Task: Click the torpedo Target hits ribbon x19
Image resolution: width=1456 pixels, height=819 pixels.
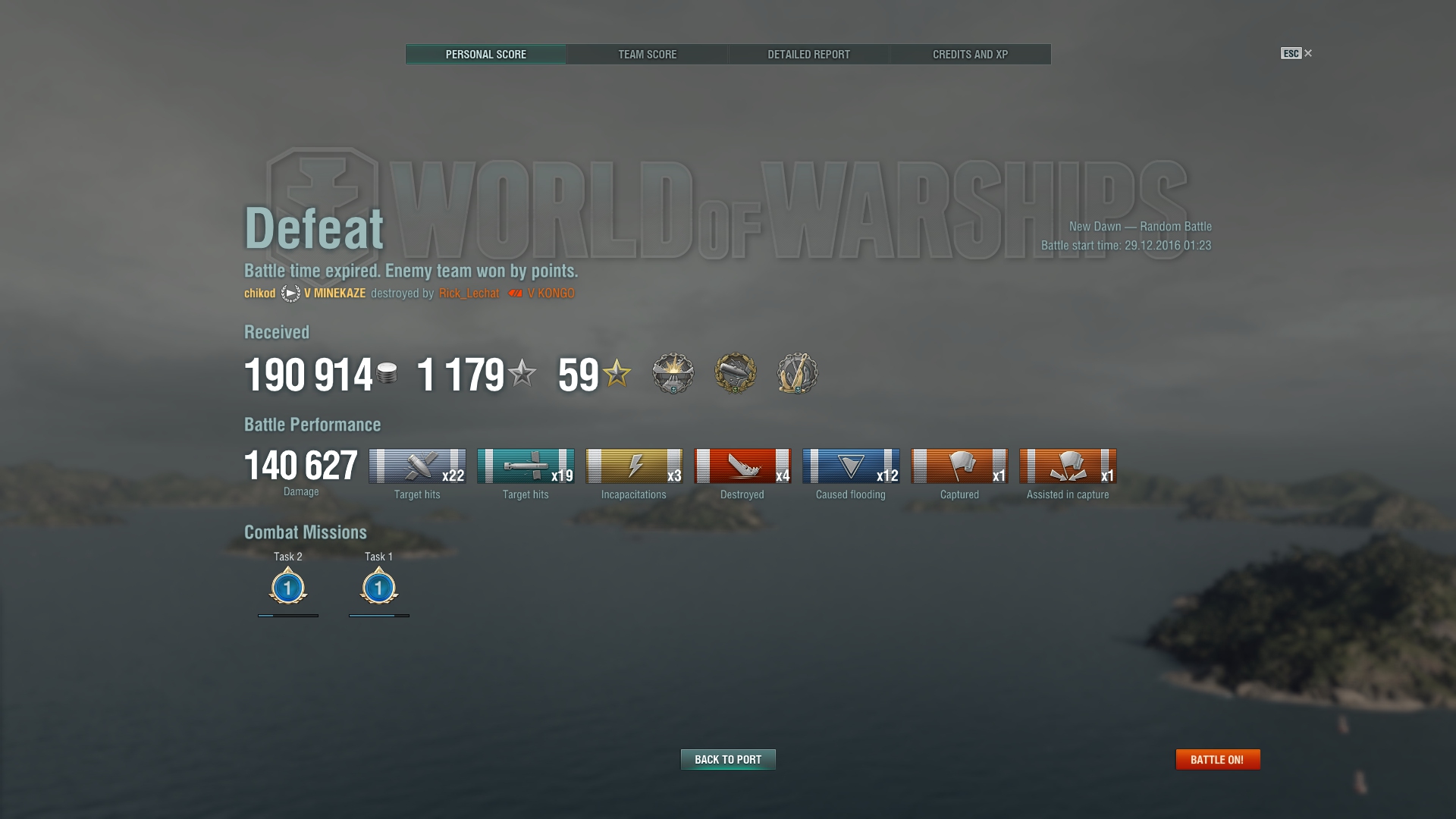Action: (526, 466)
